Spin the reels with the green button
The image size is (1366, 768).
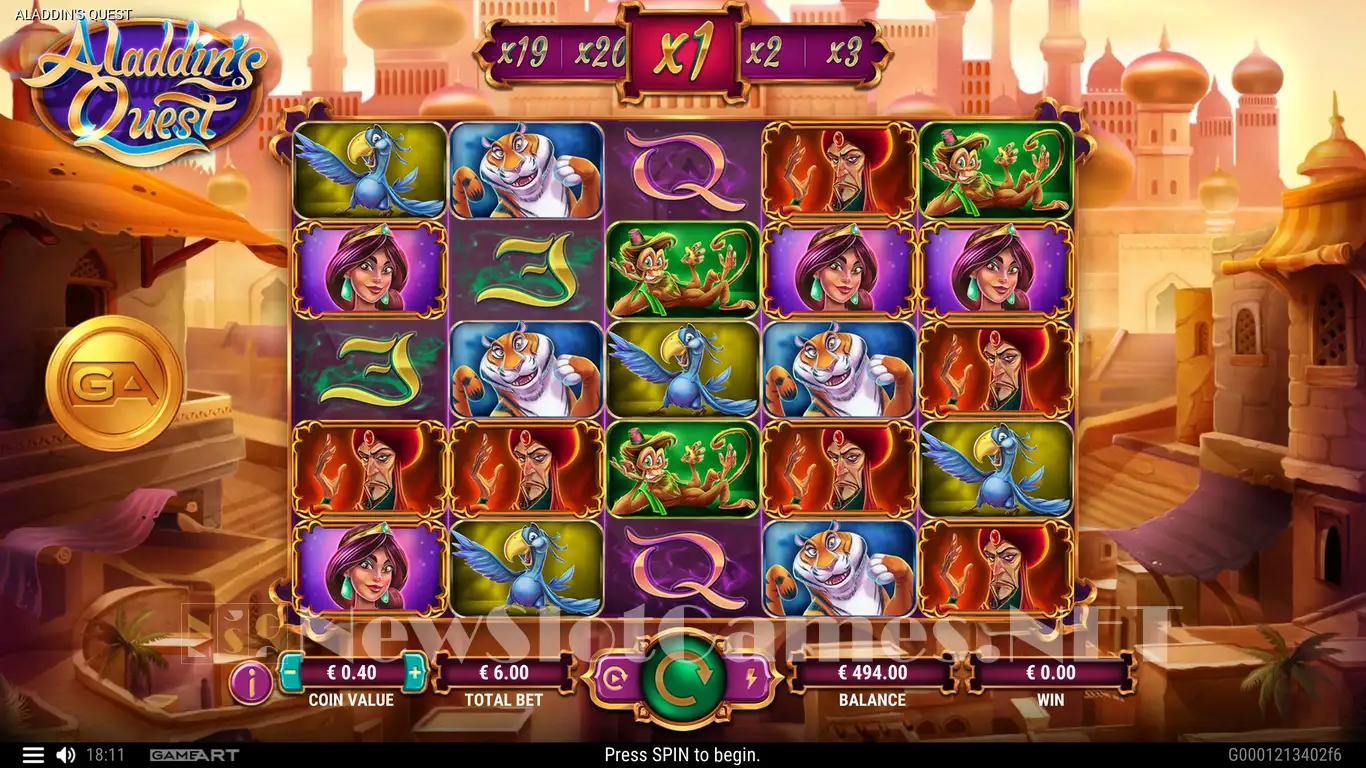(684, 681)
